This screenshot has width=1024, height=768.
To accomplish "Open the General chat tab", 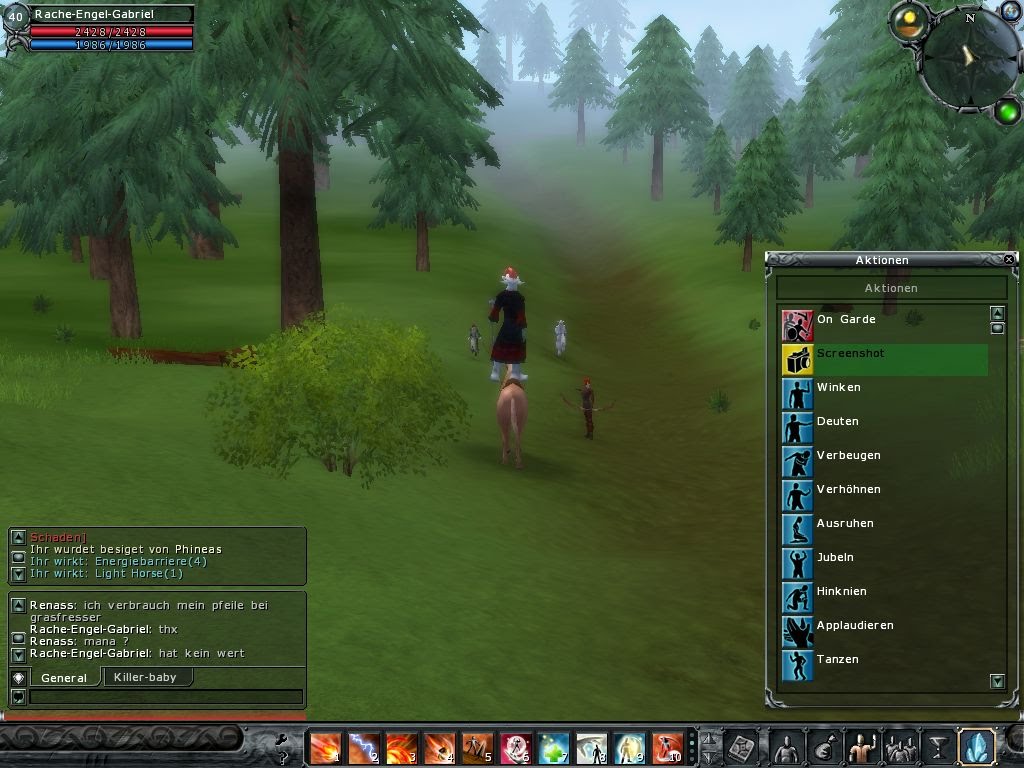I will (x=64, y=678).
